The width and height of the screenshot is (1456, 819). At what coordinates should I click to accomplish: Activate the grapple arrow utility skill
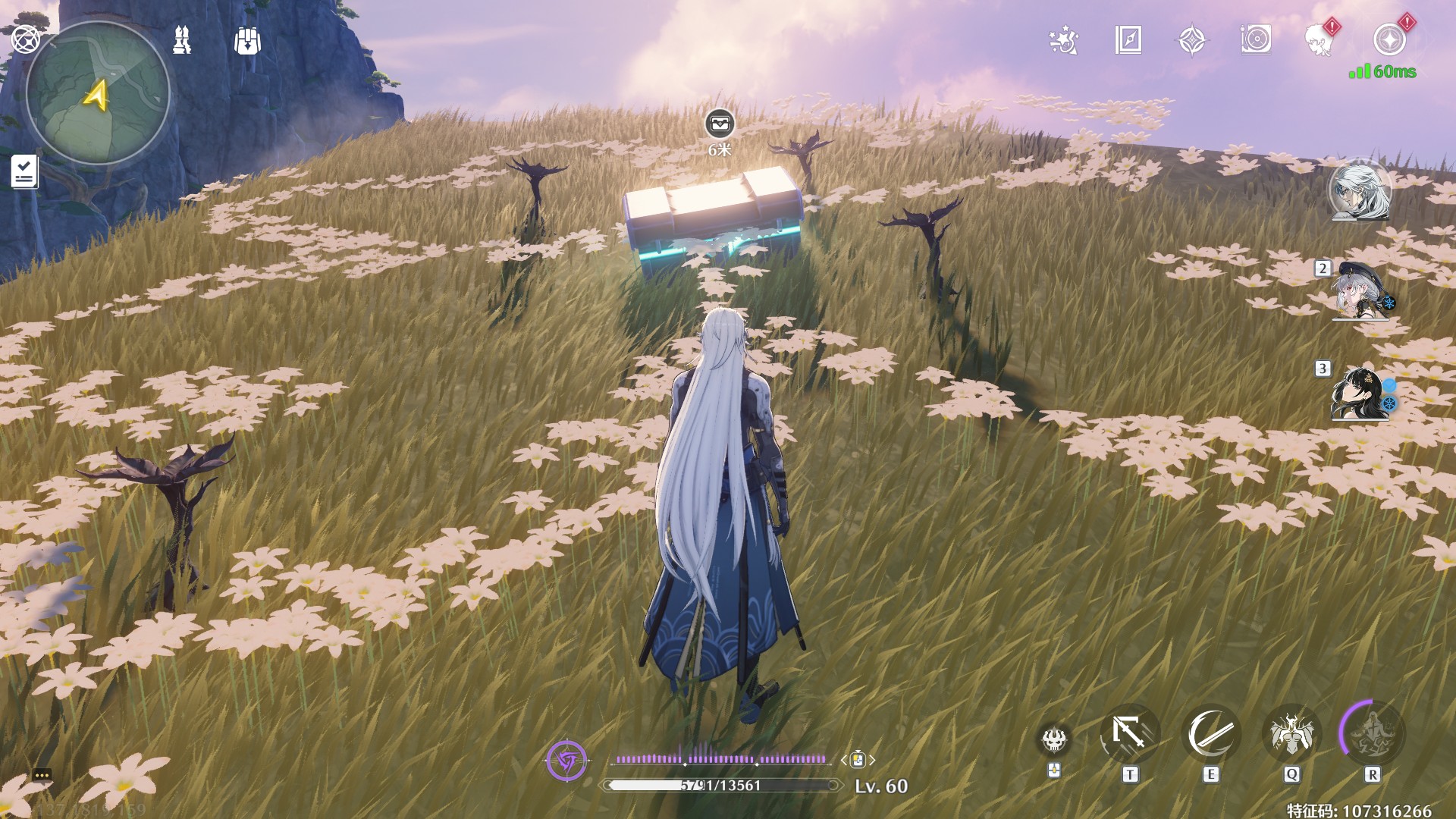click(x=1129, y=734)
